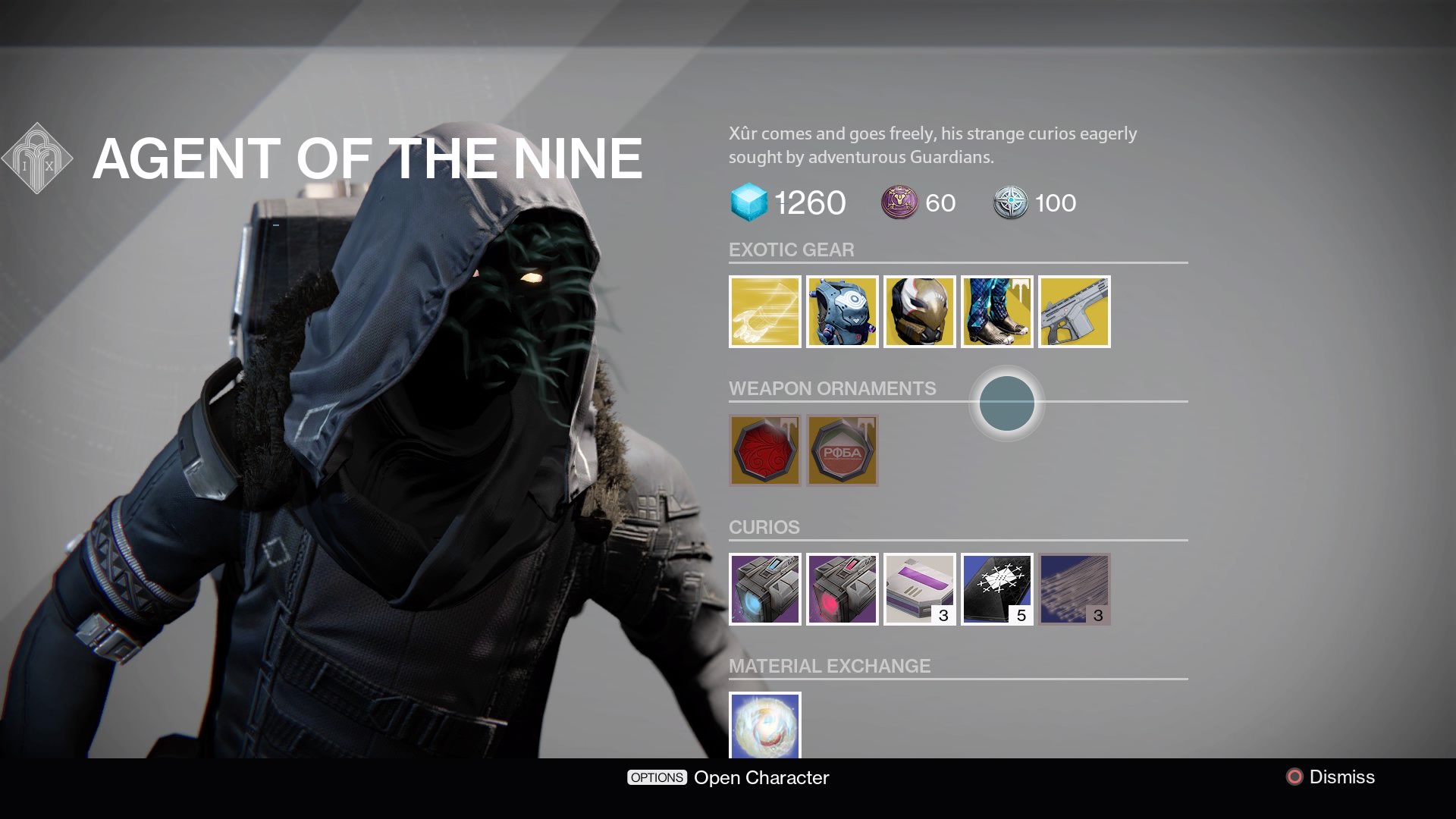The height and width of the screenshot is (819, 1456).
Task: Open the red weapon ornament
Action: 764,450
